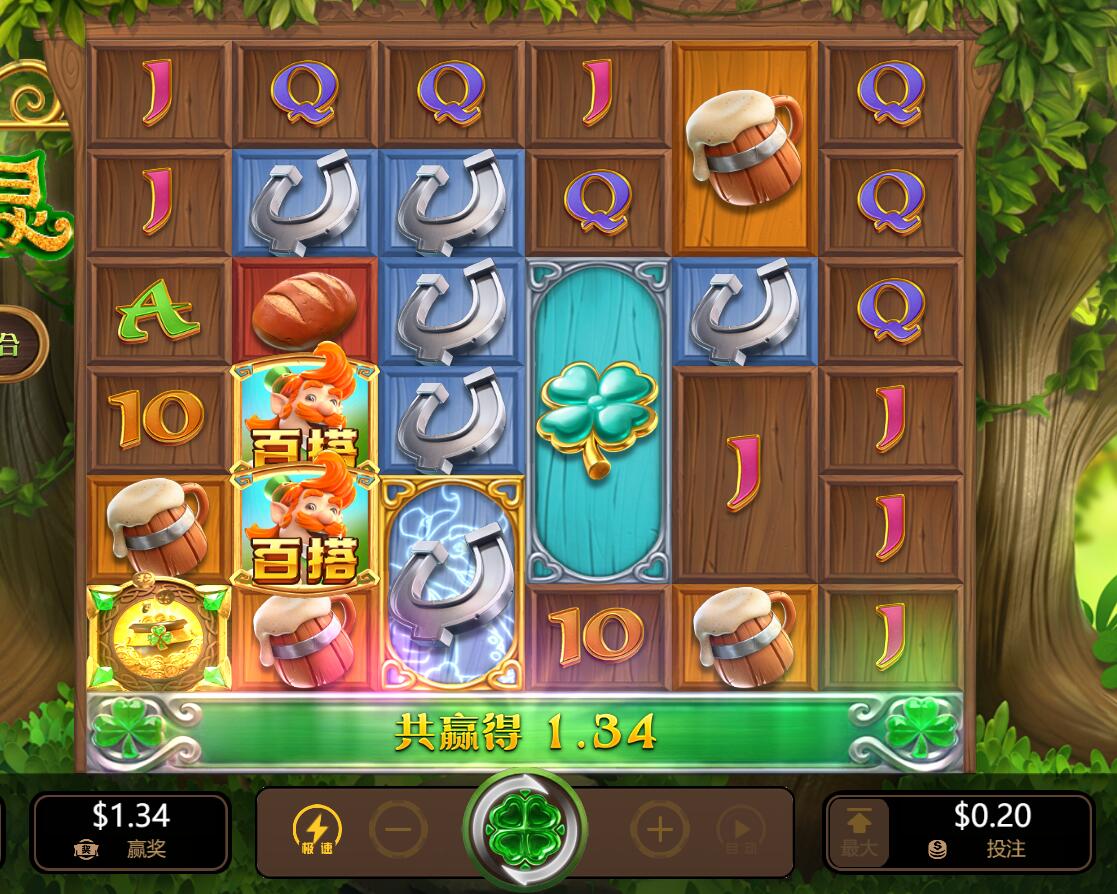Viewport: 1117px width, 894px height.
Task: Spin the reels with the green clover button
Action: [525, 829]
